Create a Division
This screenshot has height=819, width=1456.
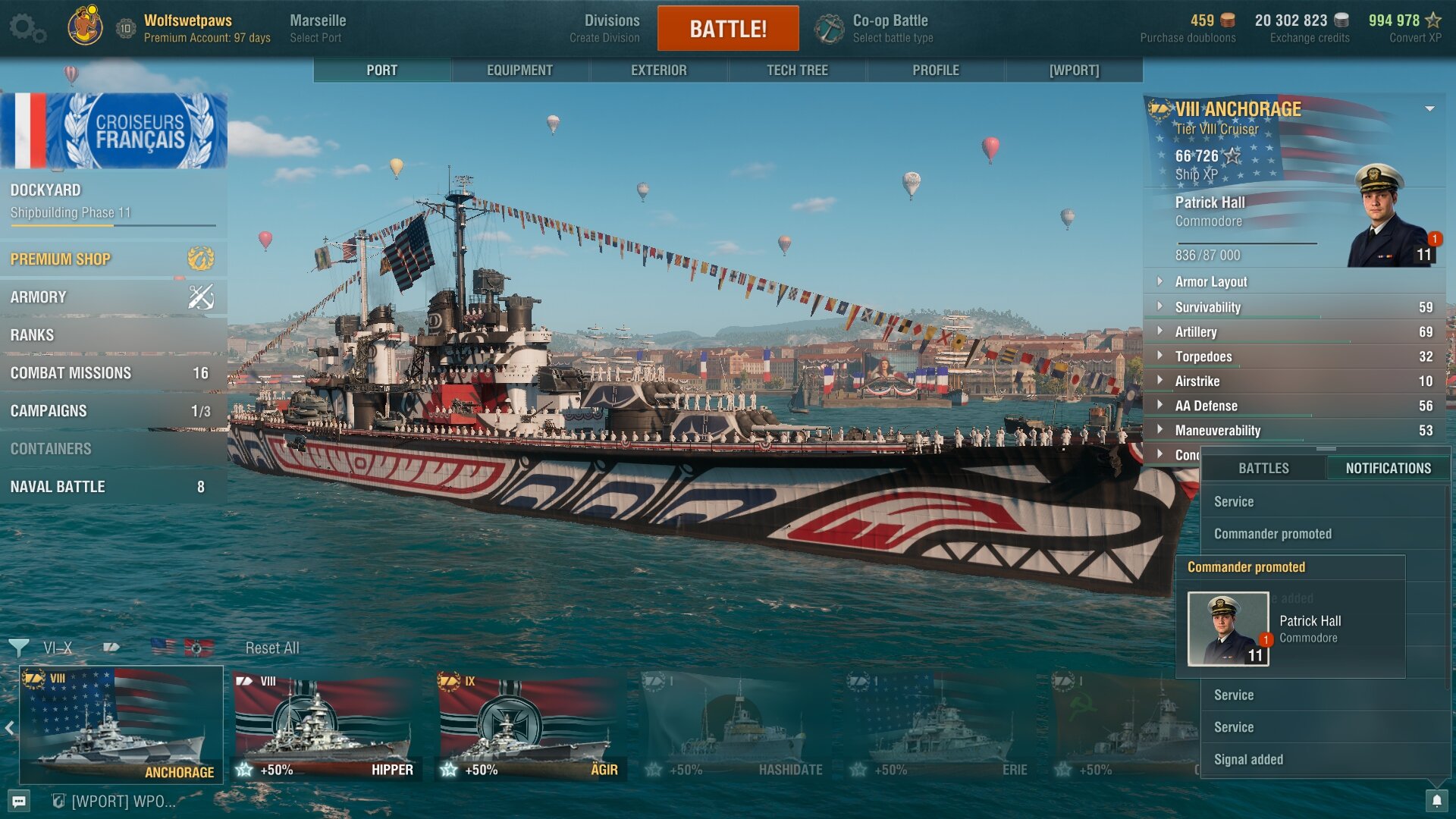pyautogui.click(x=611, y=28)
